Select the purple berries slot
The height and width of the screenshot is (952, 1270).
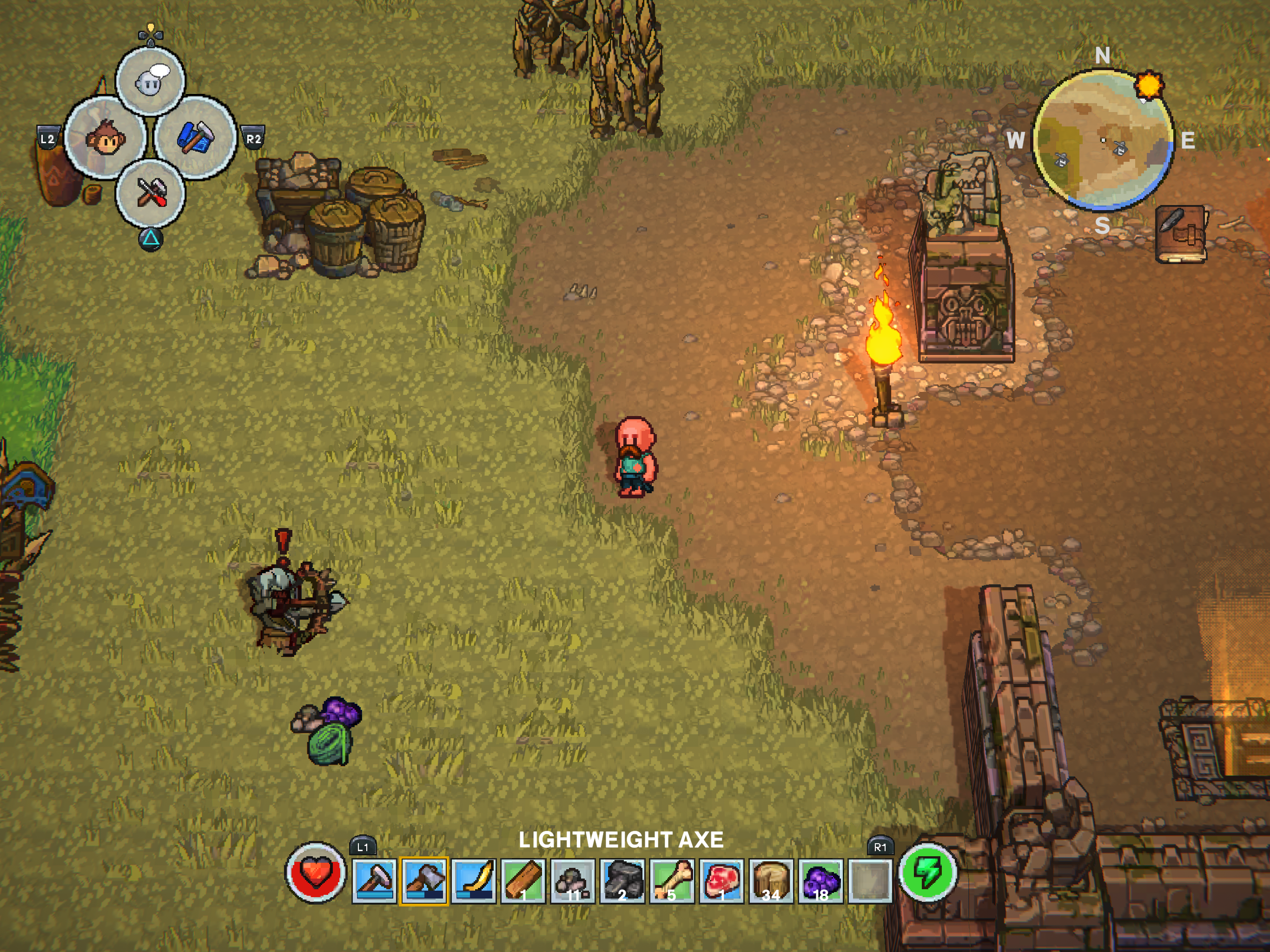click(x=821, y=880)
